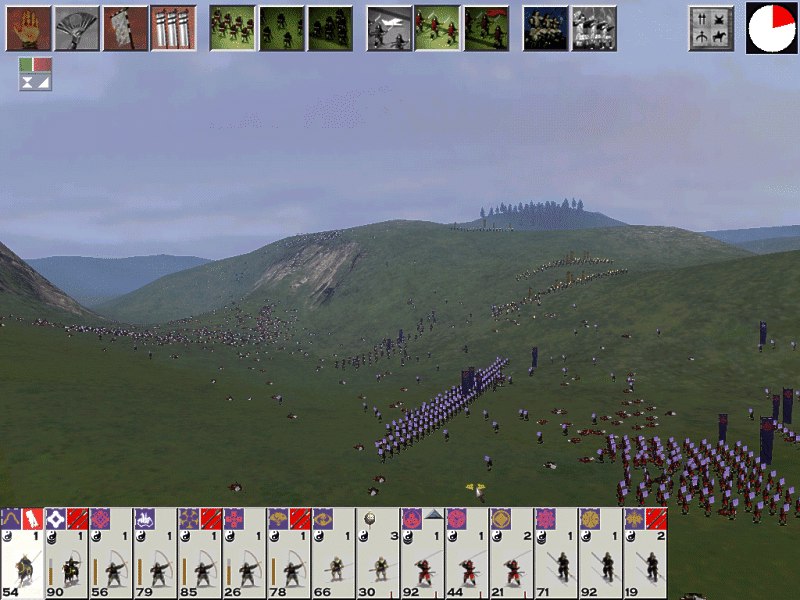Select the archer unit with 85 men
The width and height of the screenshot is (800, 600).
pos(200,555)
